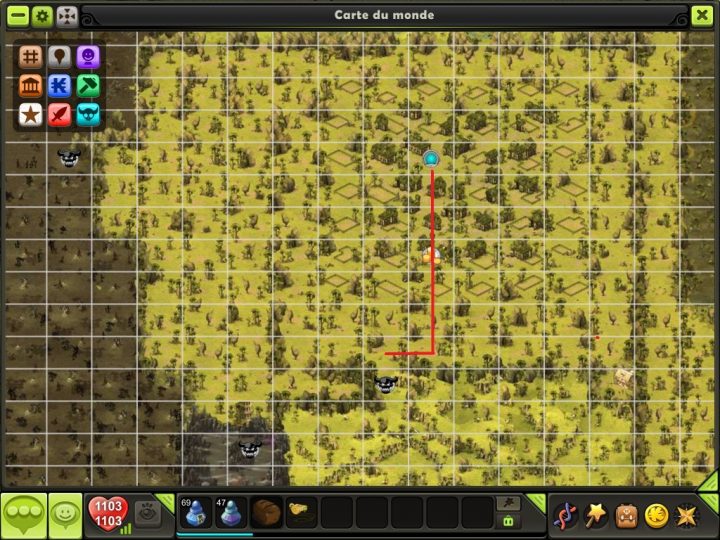Use the potion with count 47
Viewport: 720px width, 540px height.
[x=231, y=512]
